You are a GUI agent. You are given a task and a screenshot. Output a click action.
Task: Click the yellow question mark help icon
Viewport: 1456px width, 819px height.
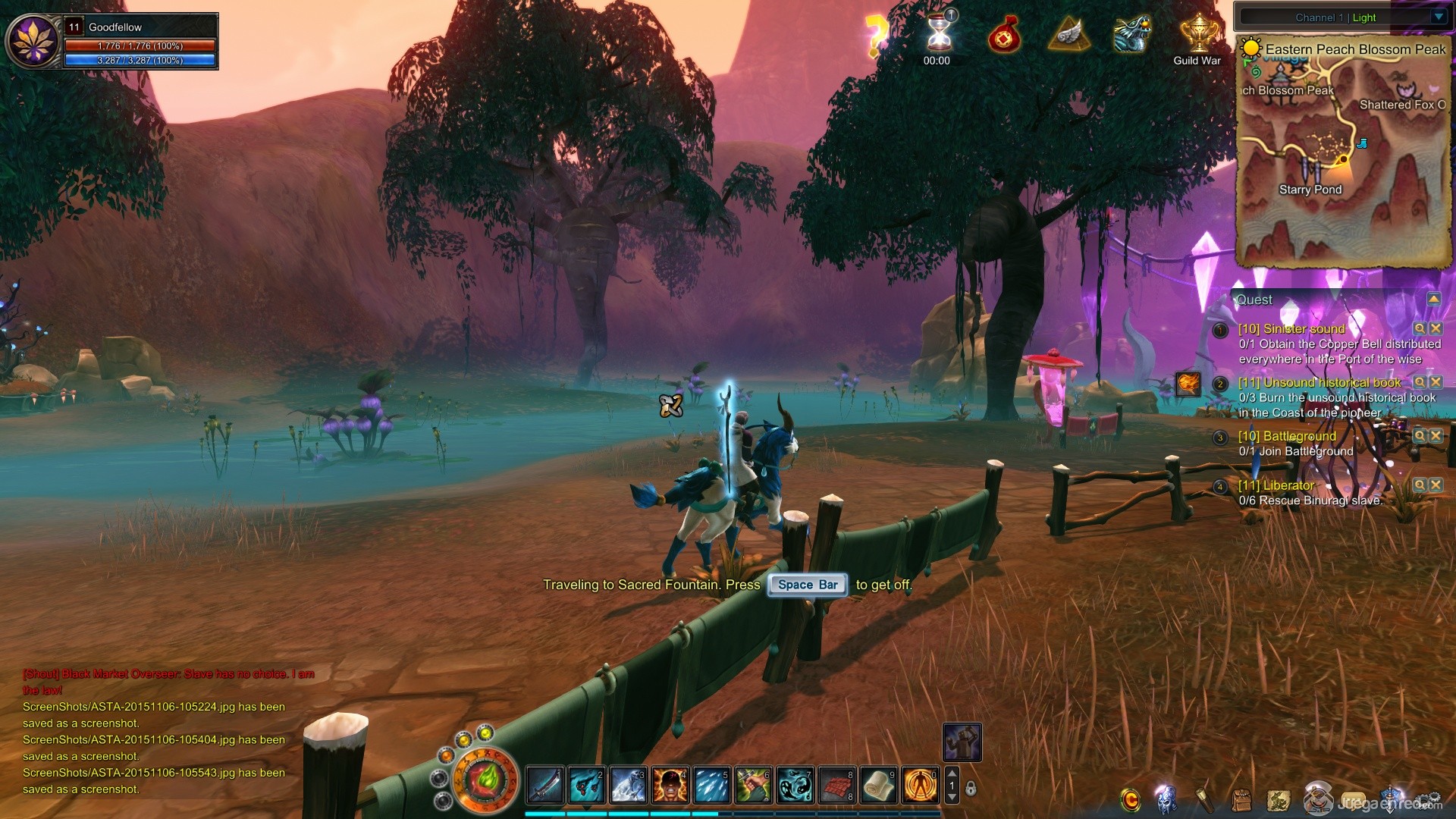876,34
